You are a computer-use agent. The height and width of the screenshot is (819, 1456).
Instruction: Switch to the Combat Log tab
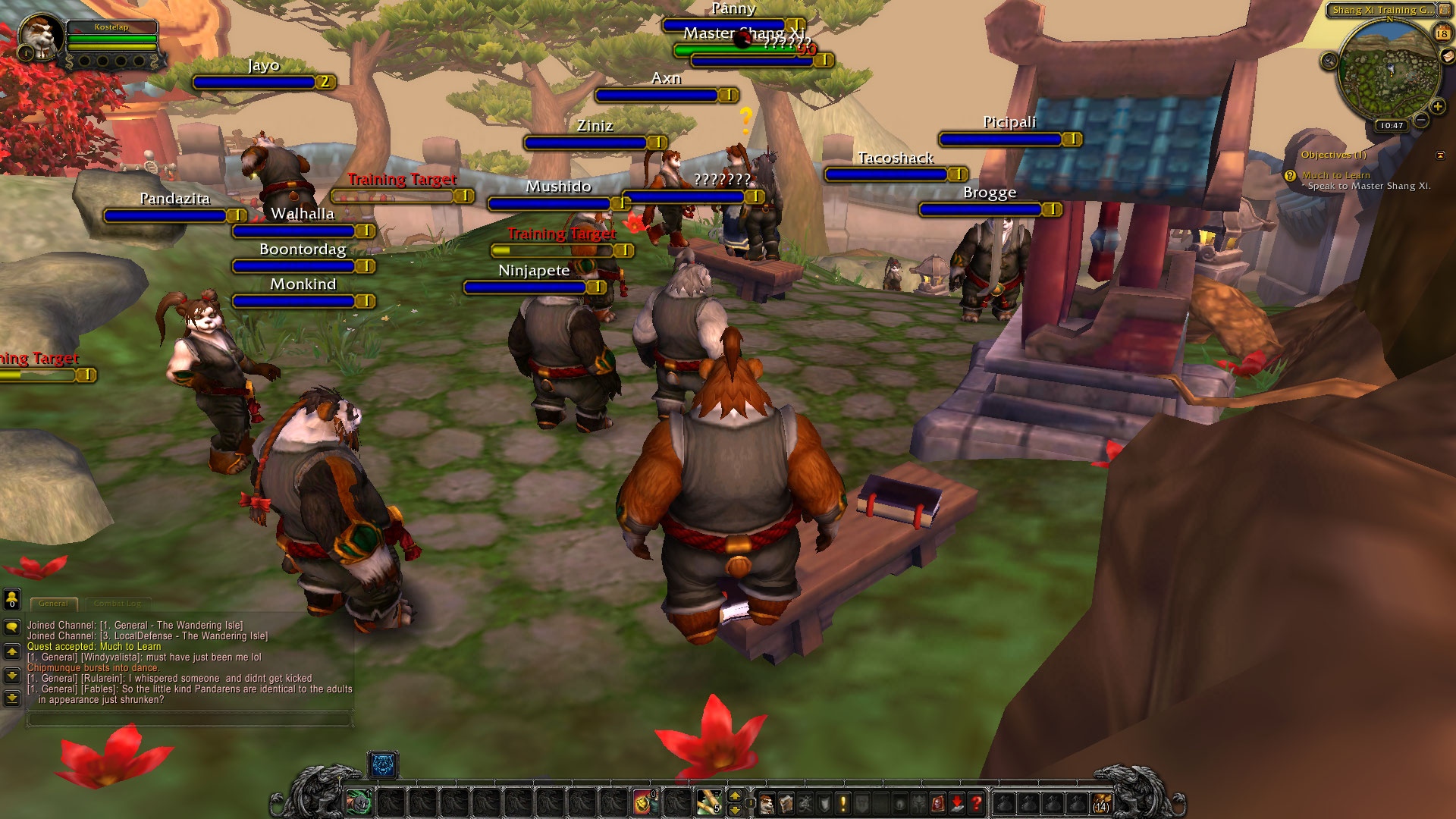118,604
